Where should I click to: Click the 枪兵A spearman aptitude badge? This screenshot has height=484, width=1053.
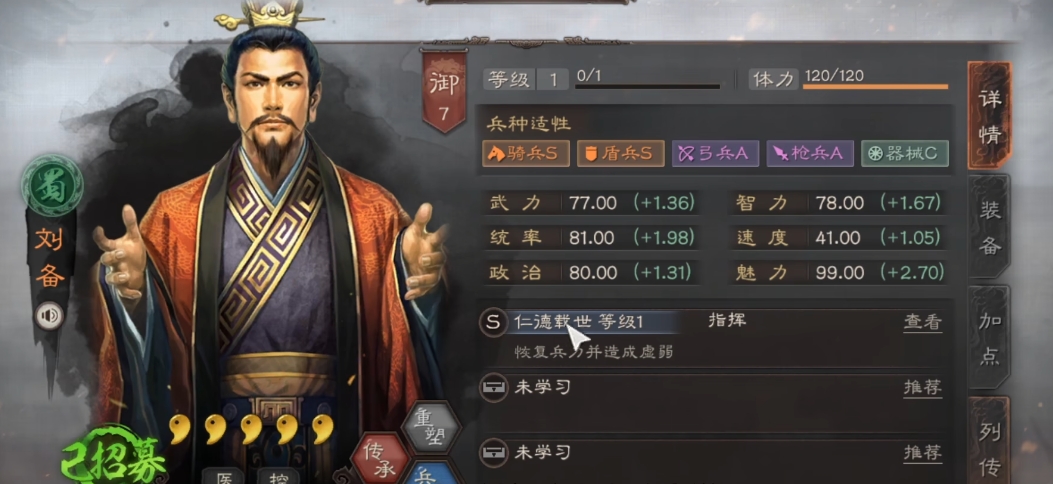click(x=810, y=153)
